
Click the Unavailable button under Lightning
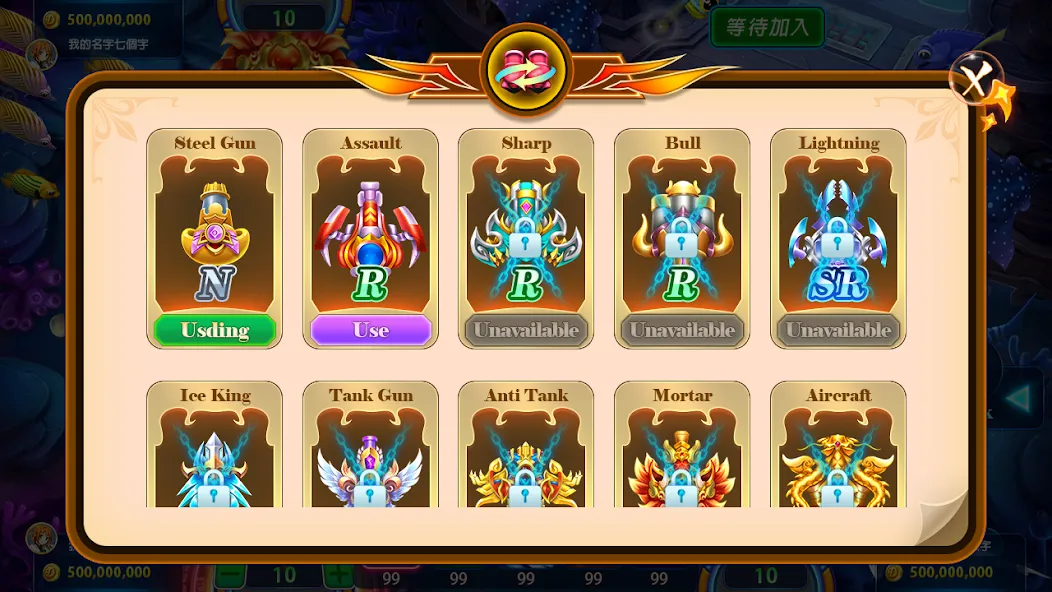[838, 330]
